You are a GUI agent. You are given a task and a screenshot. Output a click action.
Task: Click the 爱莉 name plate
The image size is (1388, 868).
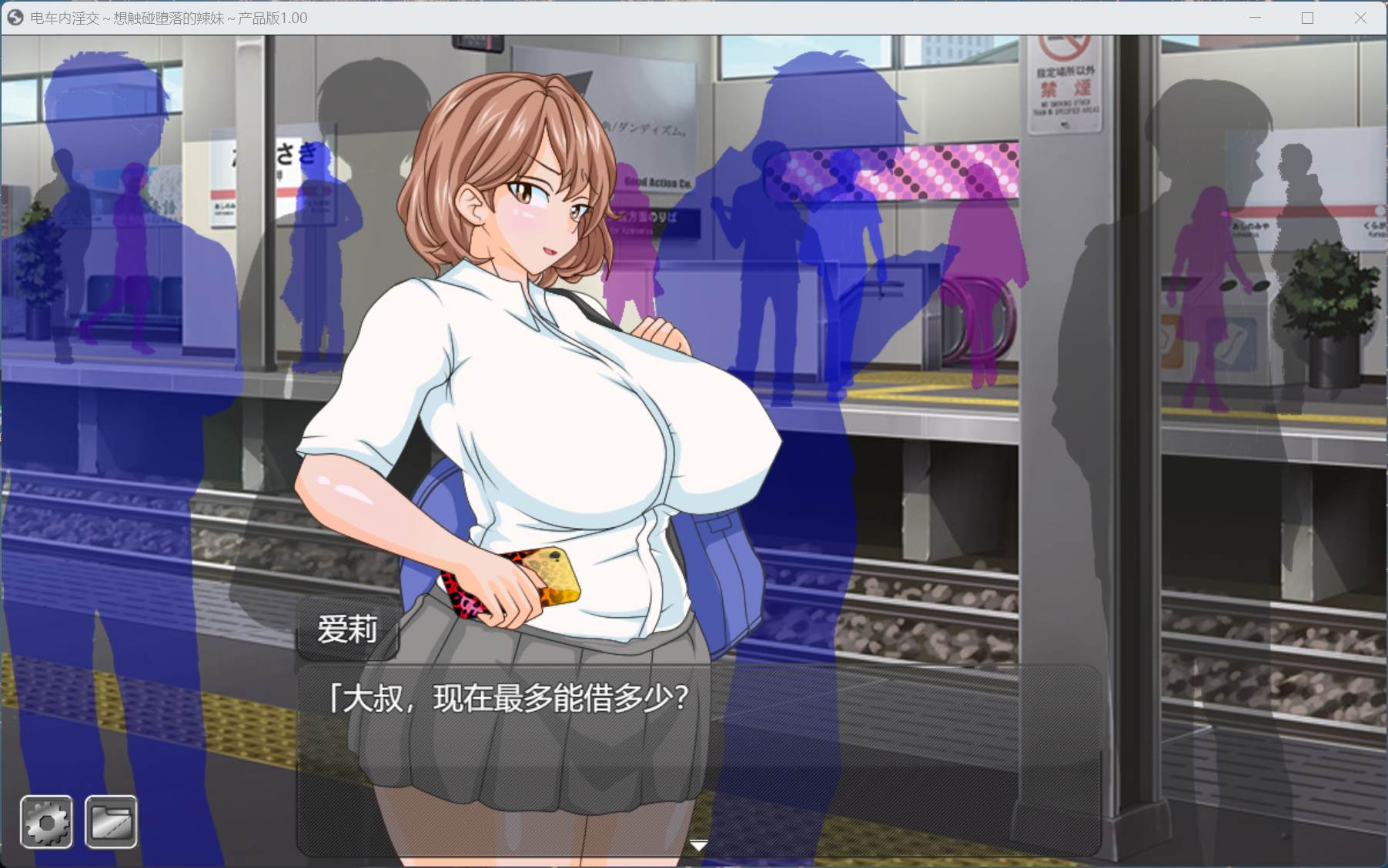[x=348, y=631]
